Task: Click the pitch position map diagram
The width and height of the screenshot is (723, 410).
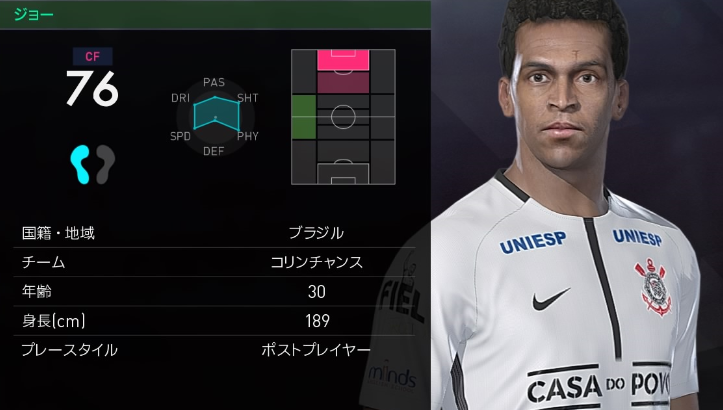Action: click(x=342, y=116)
